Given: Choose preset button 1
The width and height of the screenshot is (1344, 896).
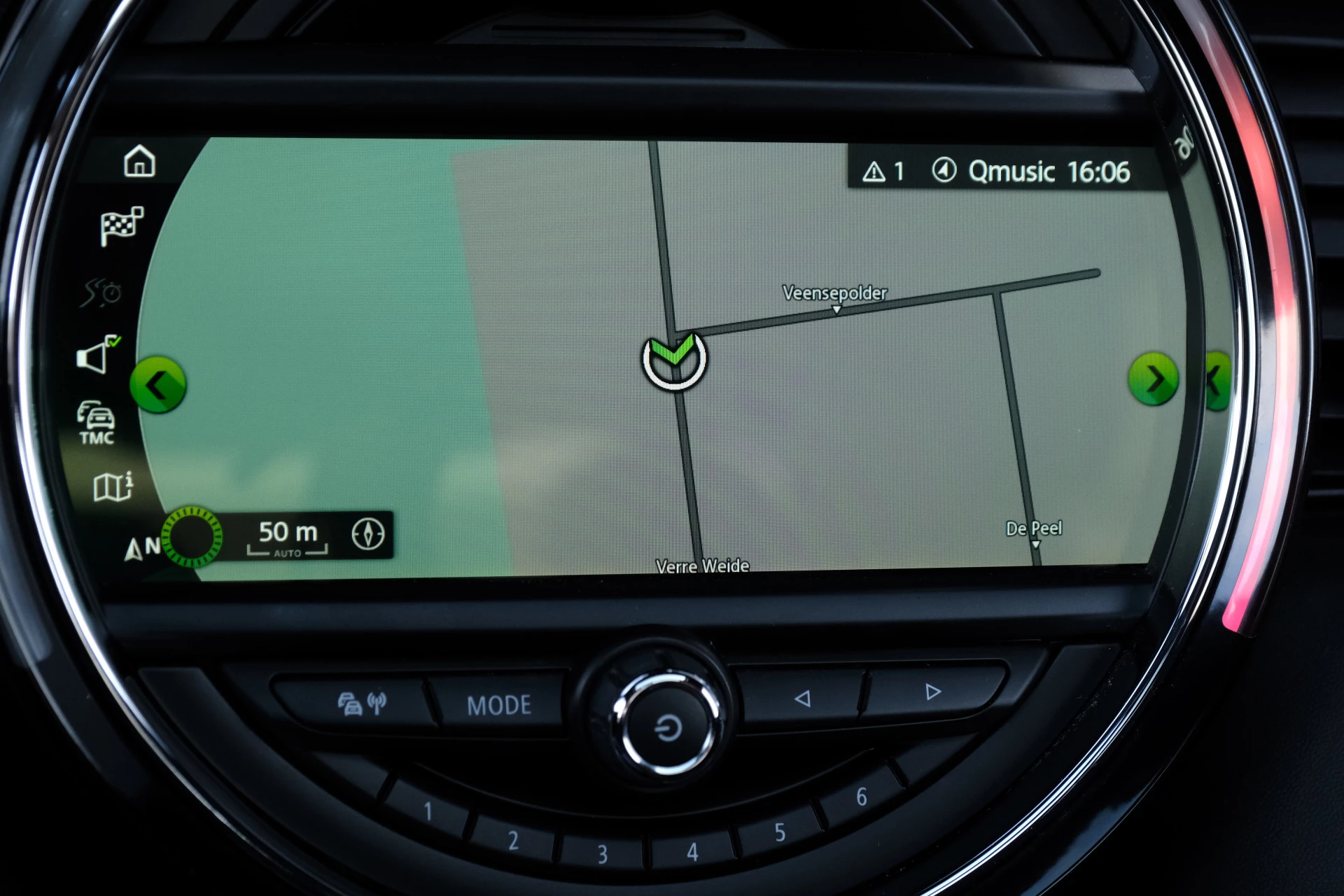Looking at the screenshot, I should tap(428, 811).
